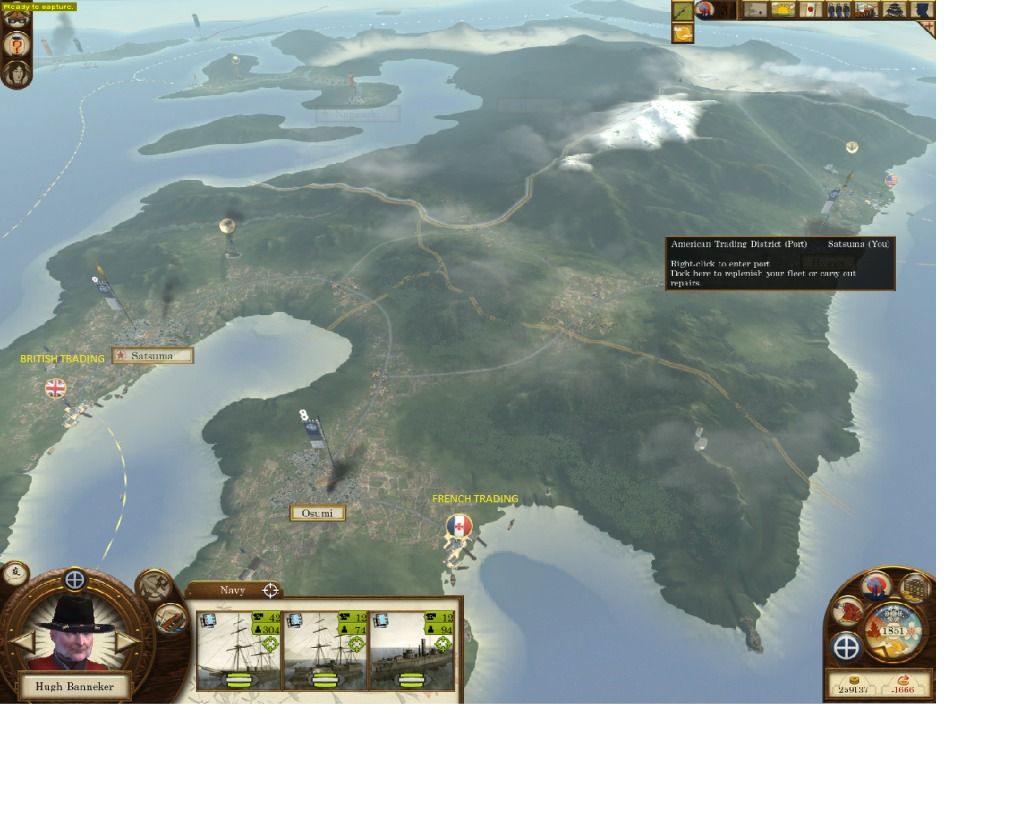Open Satsuma clan crest diplomacy button
Viewport: 1024px width, 819px height.
click(878, 585)
